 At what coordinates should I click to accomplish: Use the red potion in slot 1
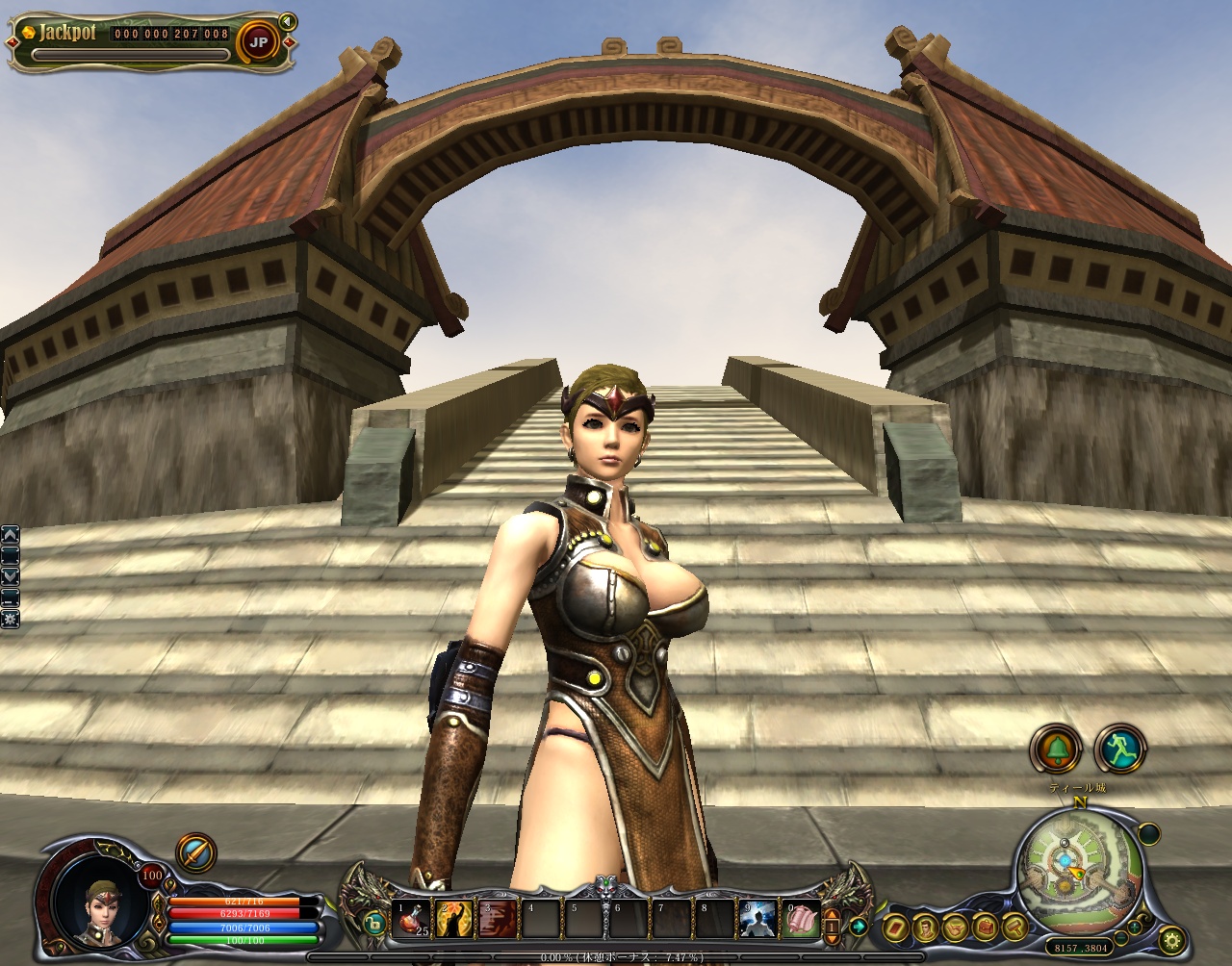tap(413, 919)
